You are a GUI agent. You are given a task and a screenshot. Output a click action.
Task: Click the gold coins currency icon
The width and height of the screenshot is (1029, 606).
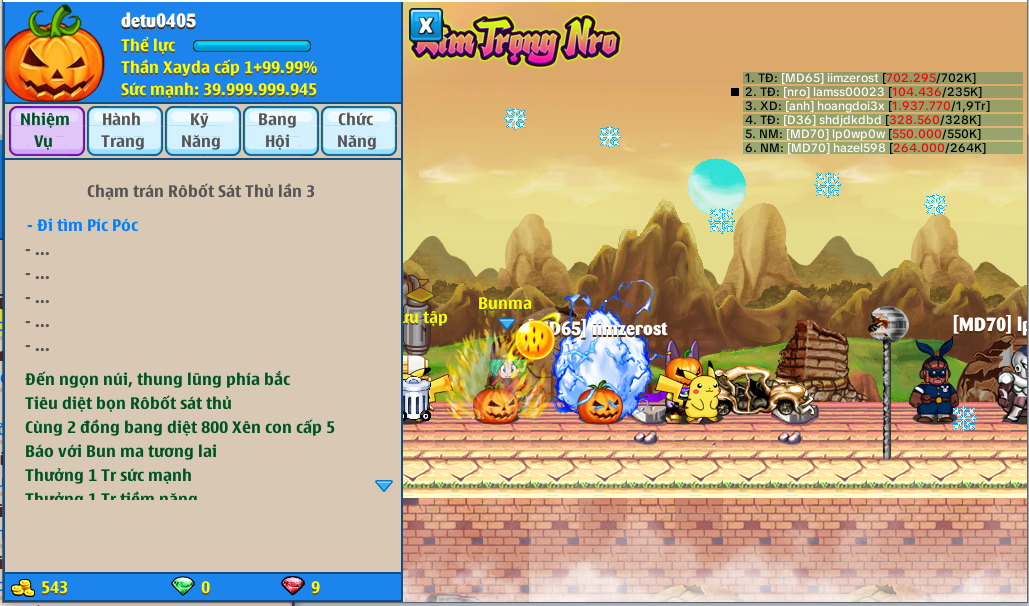pos(22,587)
